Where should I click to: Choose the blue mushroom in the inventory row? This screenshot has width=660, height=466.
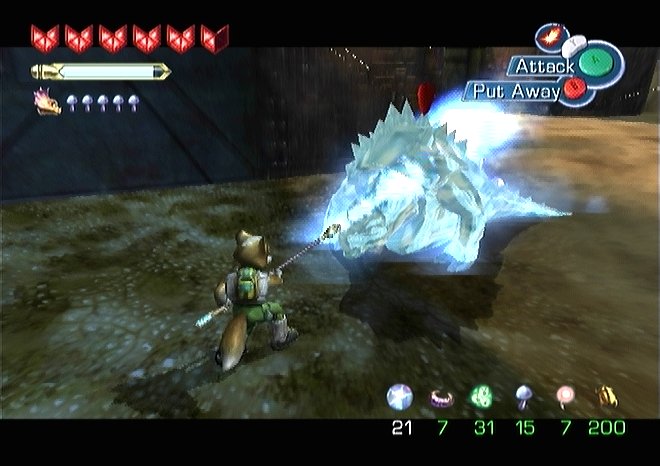point(522,397)
